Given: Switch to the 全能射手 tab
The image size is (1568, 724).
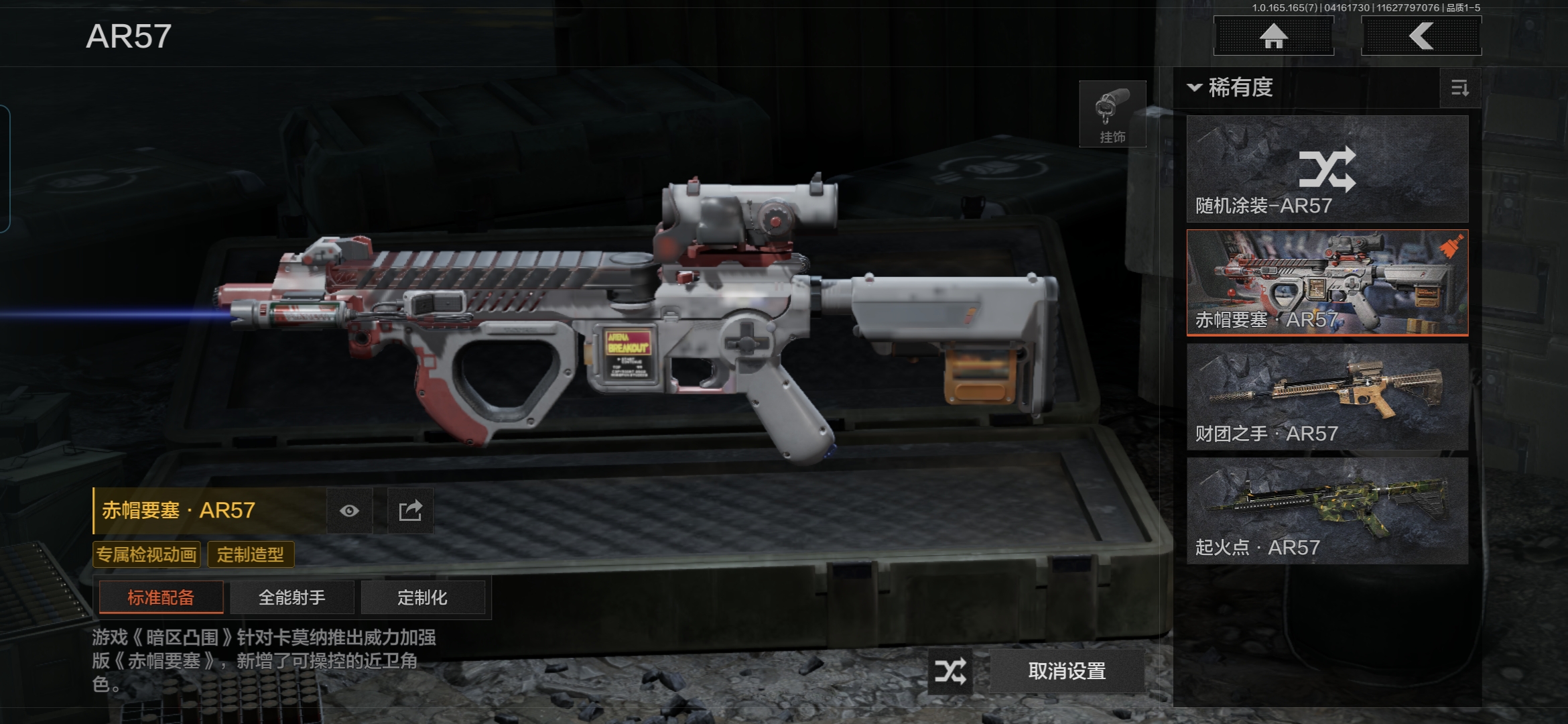Looking at the screenshot, I should click(292, 597).
